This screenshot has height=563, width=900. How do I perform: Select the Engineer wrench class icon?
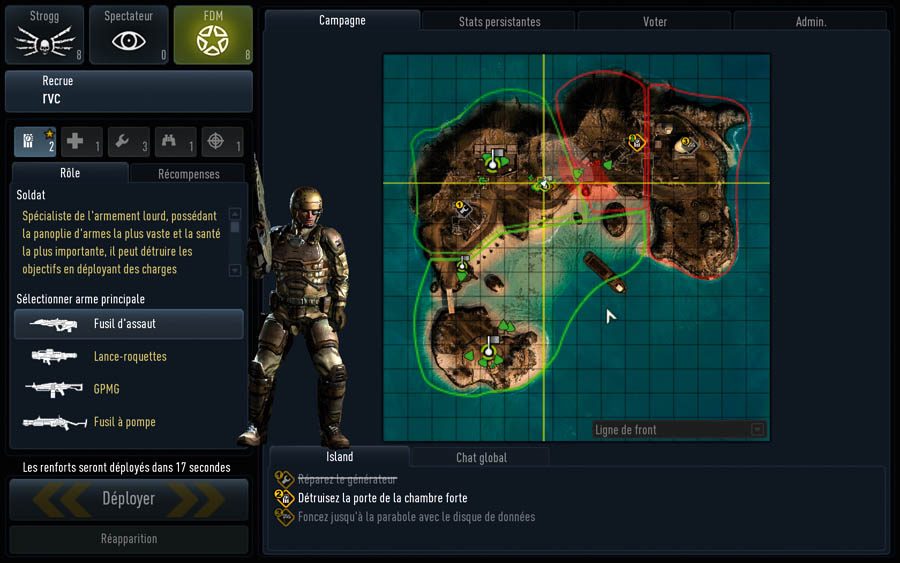[129, 142]
